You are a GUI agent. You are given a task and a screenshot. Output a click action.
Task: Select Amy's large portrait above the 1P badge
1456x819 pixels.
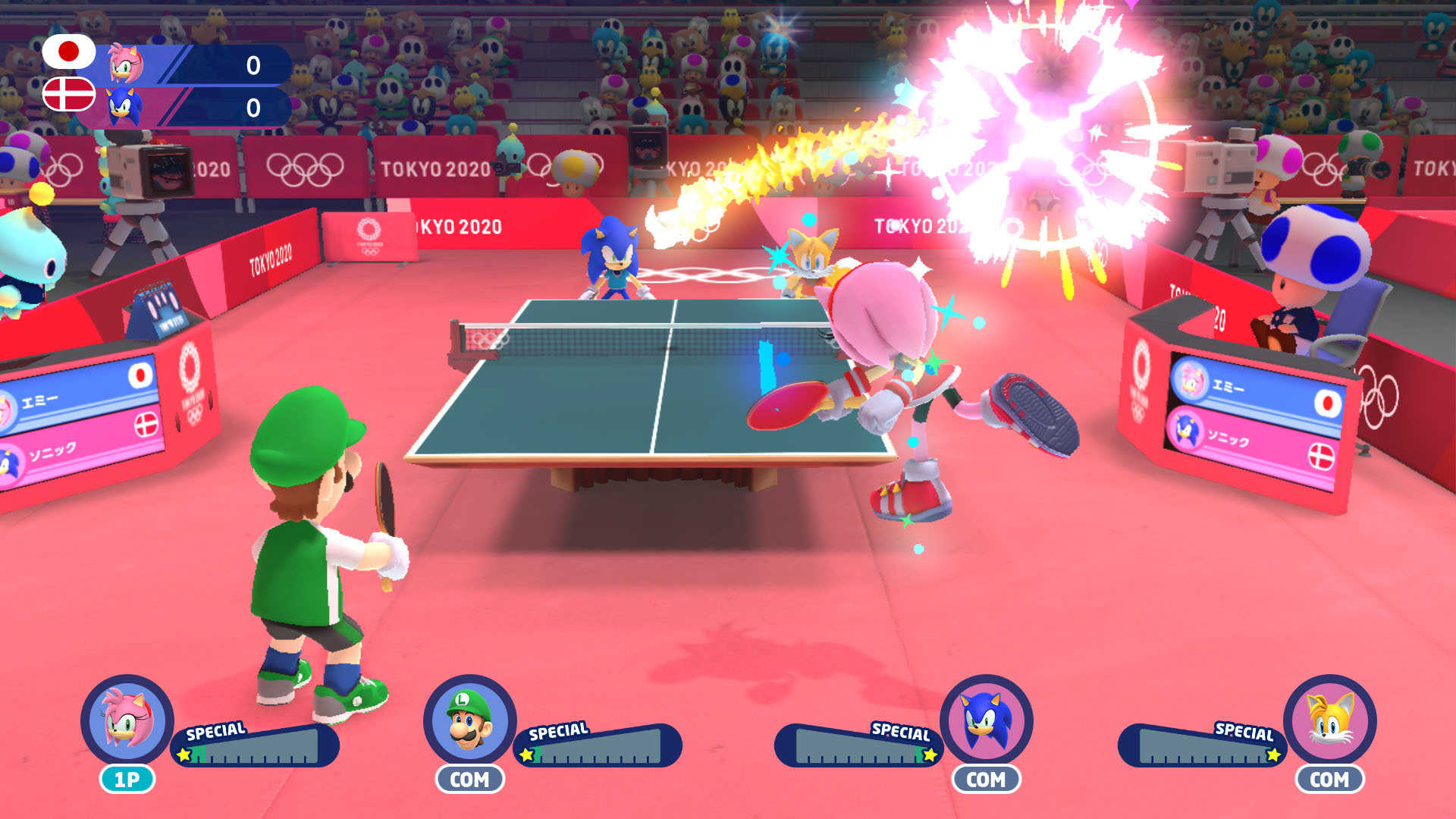(x=127, y=720)
